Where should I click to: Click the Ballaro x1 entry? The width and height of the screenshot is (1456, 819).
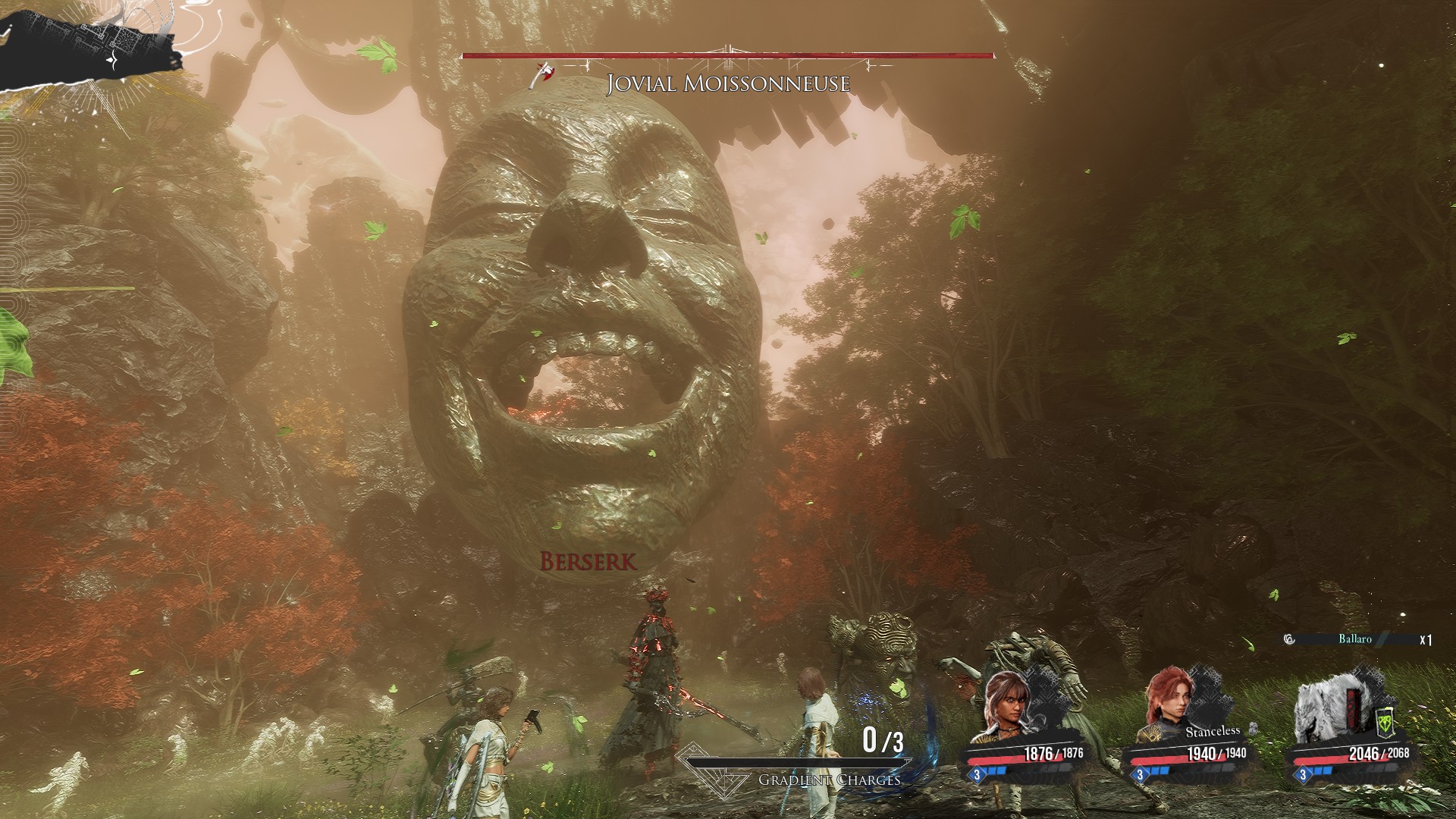point(1357,639)
